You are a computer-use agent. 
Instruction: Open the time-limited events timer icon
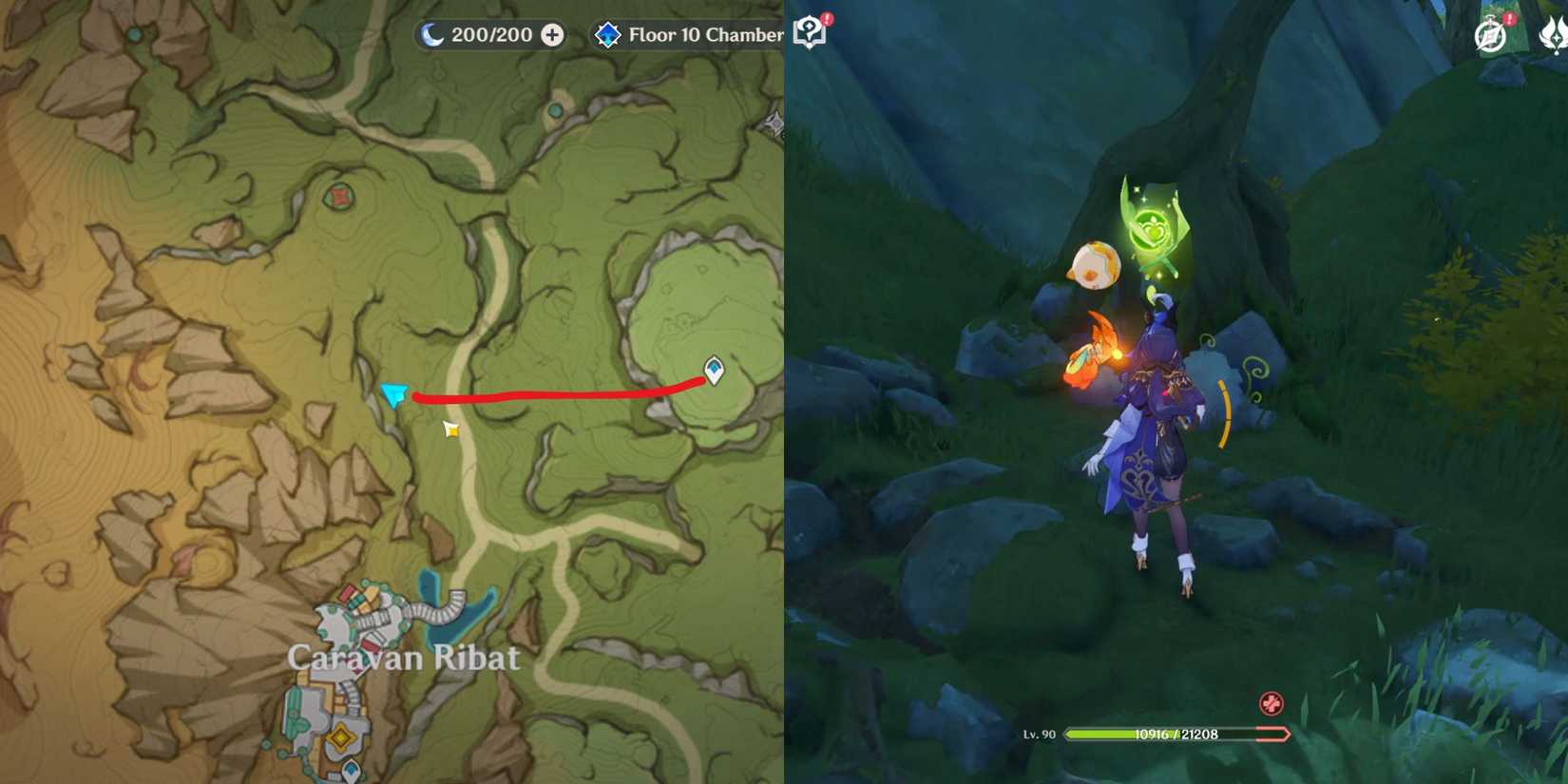(1488, 31)
